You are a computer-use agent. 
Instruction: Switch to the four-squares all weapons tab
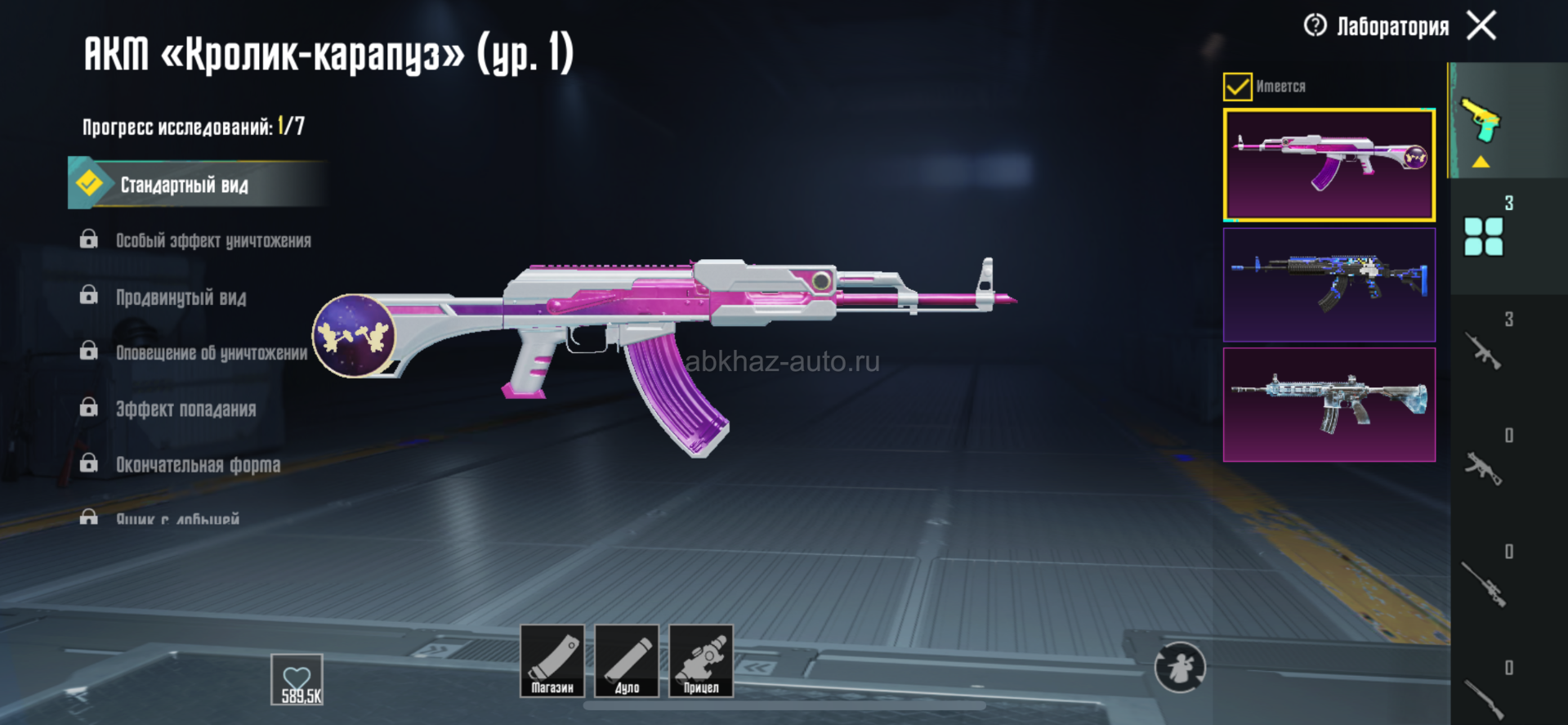pos(1483,236)
